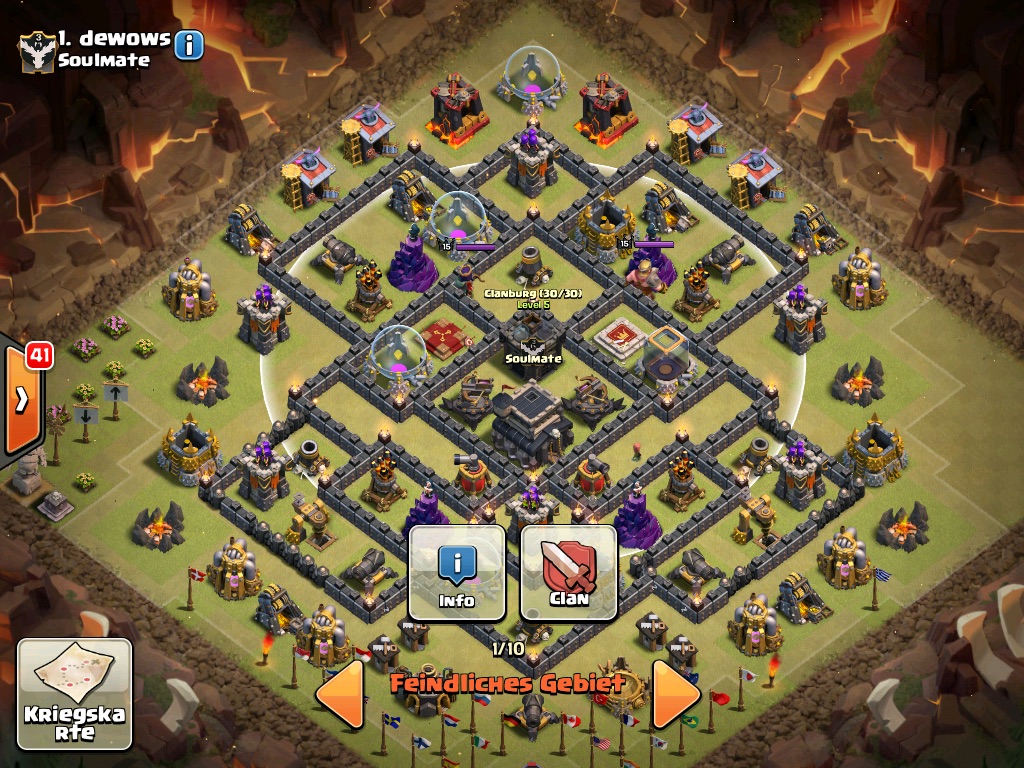Open the Kriegskarte war map
Screen dimensions: 1024x768
75,694
